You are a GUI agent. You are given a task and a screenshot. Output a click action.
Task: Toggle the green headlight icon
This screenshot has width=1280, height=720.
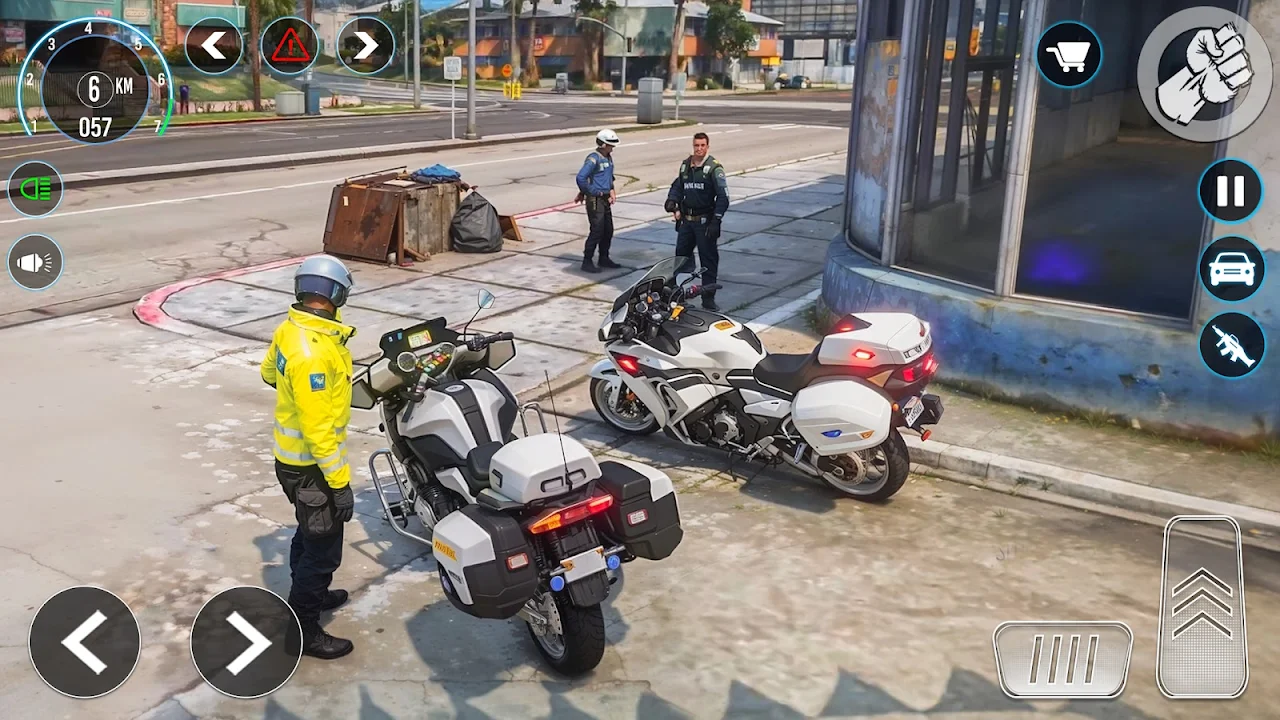point(35,189)
